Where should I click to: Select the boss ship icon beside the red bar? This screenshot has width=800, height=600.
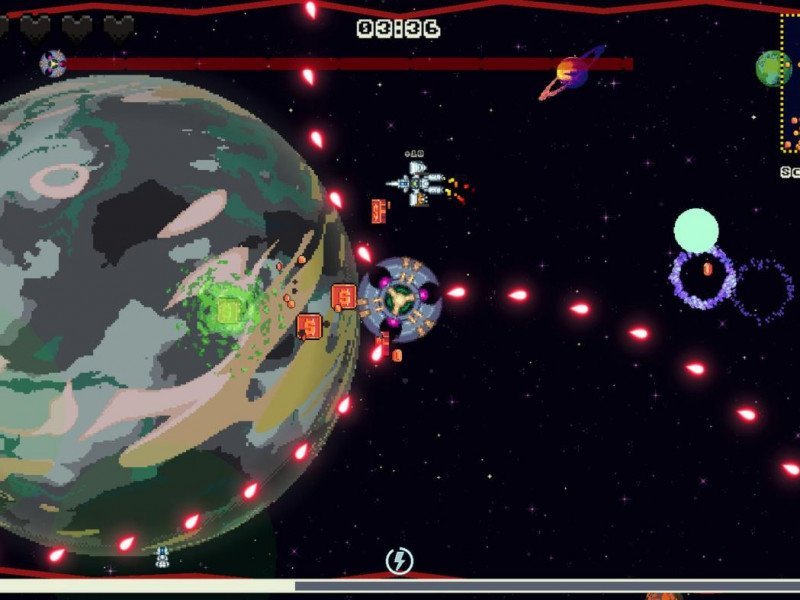click(x=52, y=65)
